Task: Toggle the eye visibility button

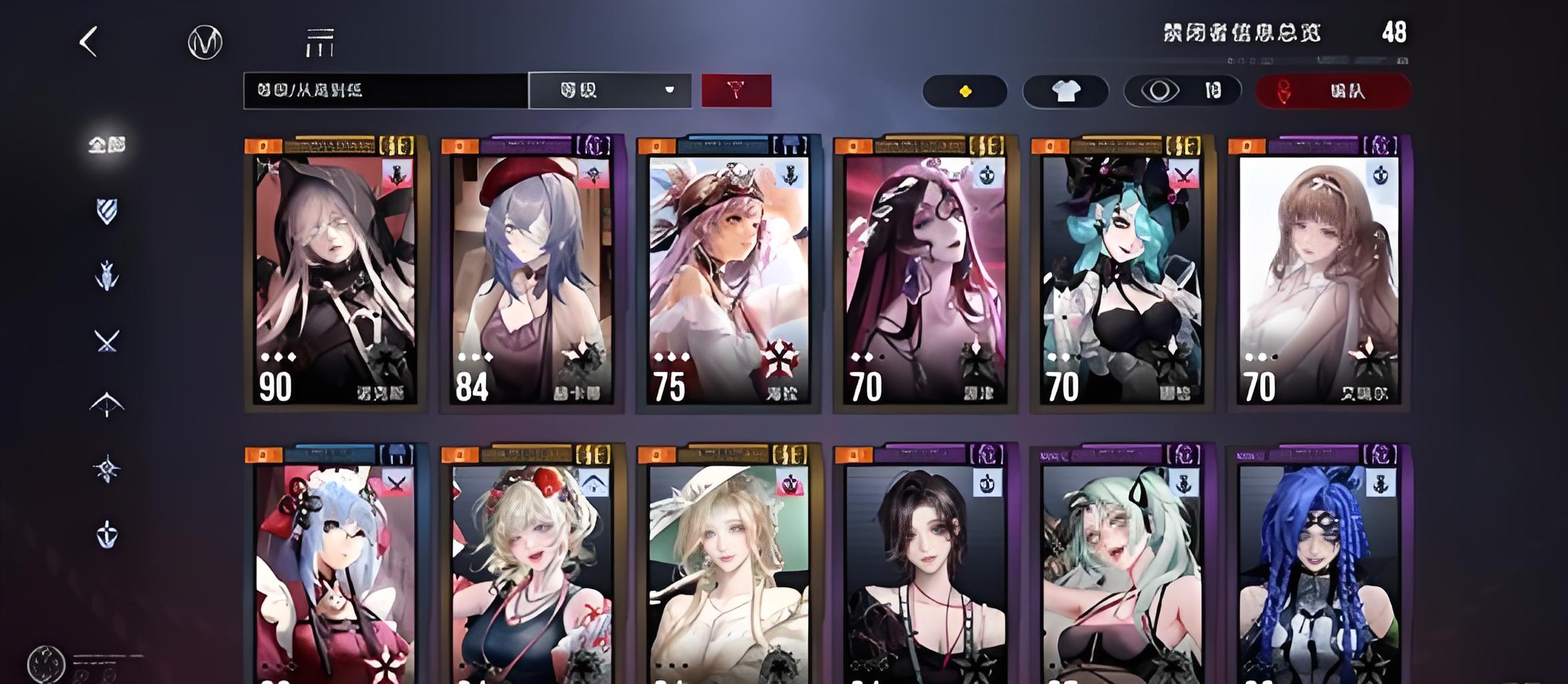Action: pos(1182,91)
